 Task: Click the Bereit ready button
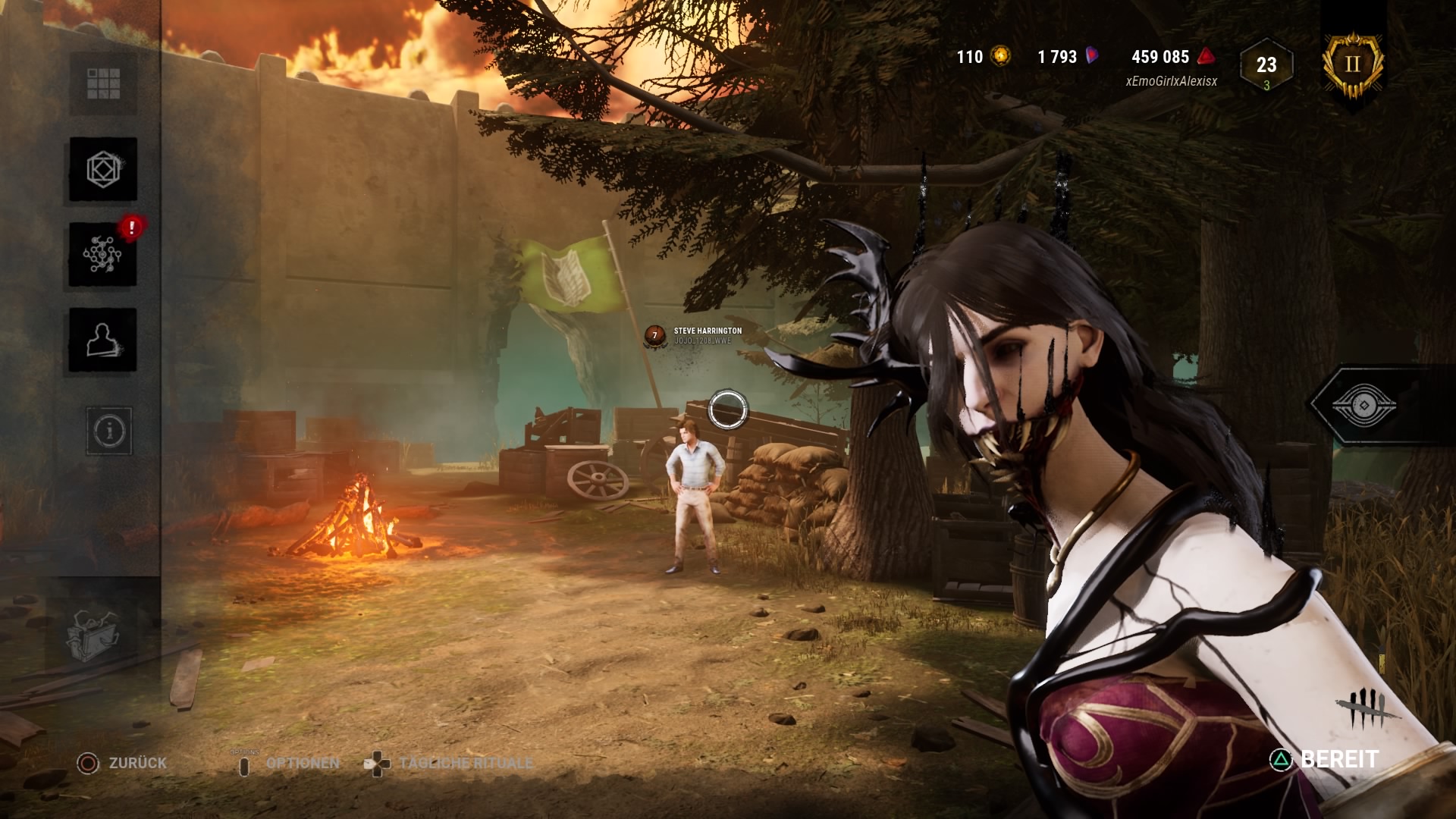[1326, 759]
